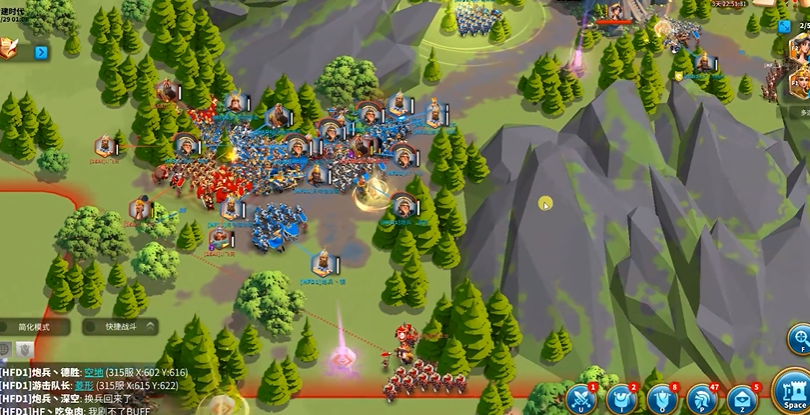Open the crossed swords campaign menu
The width and height of the screenshot is (810, 415).
[580, 399]
